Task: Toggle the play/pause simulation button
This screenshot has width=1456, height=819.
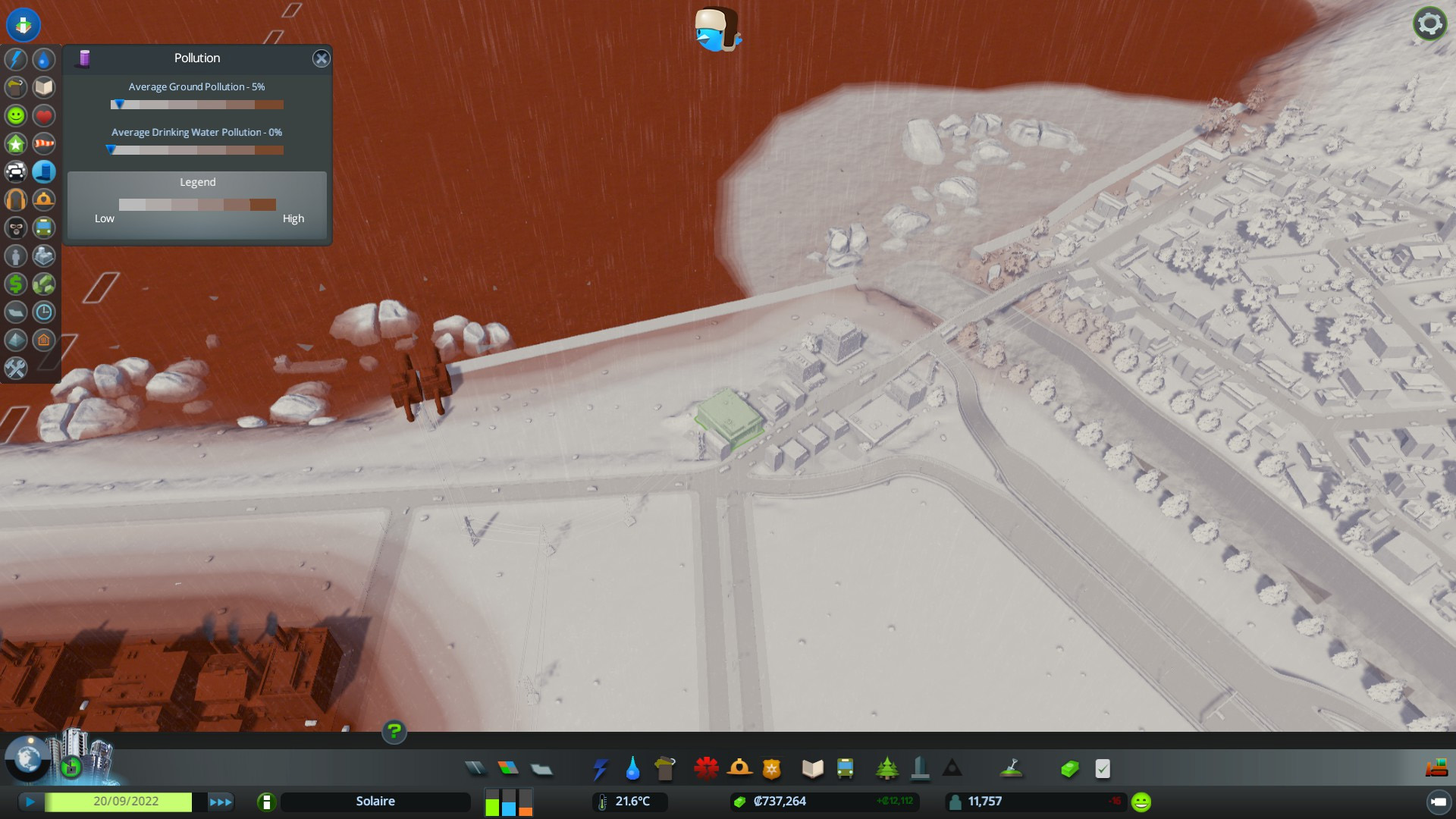Action: tap(30, 802)
